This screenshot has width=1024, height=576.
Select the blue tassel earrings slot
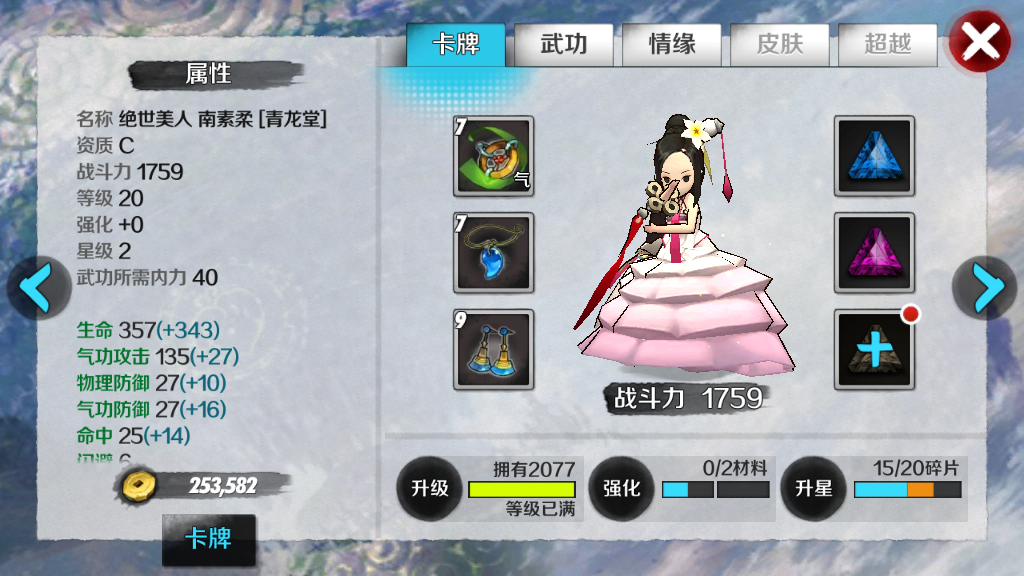point(494,349)
